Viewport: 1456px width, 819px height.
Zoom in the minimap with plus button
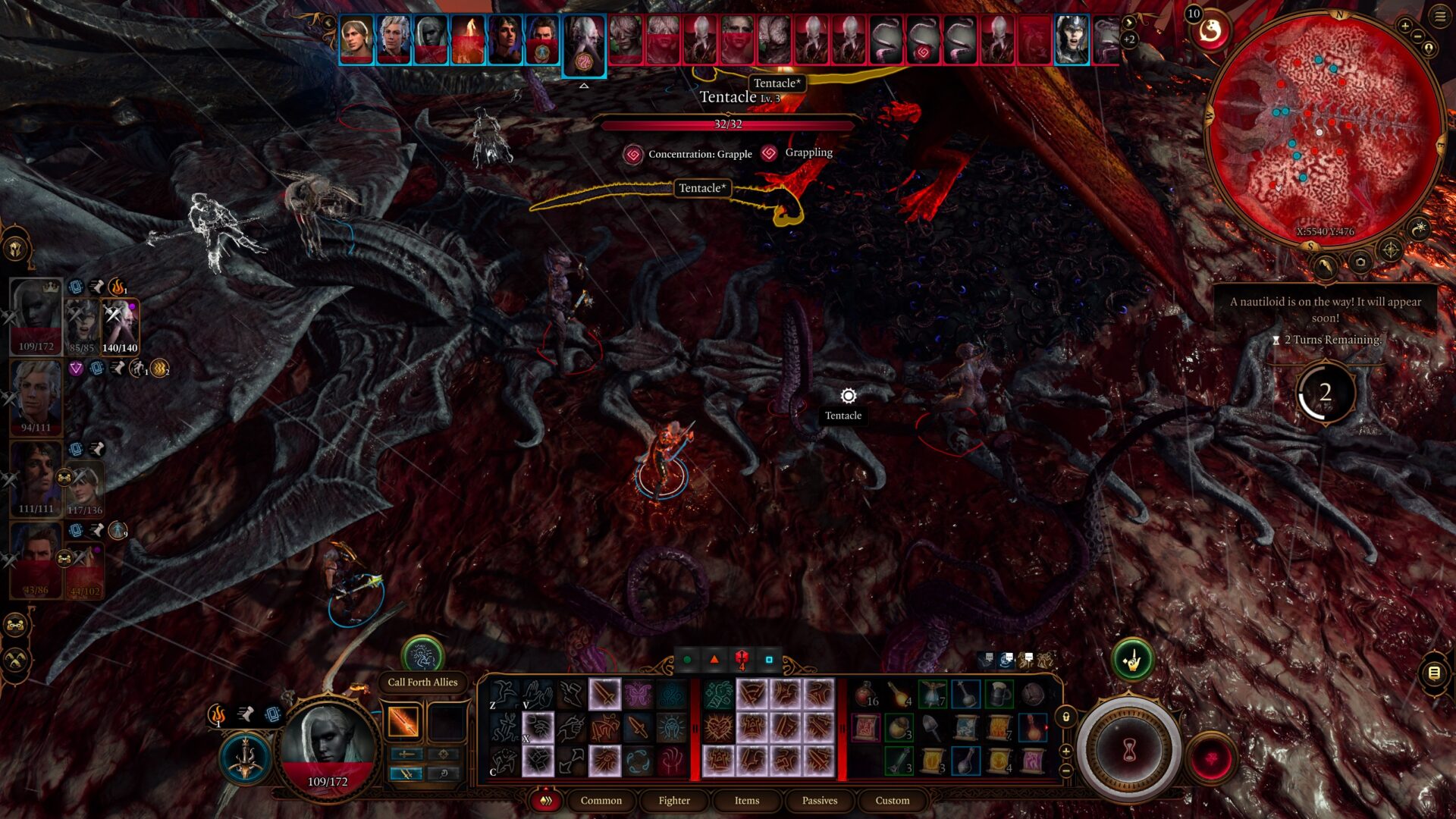click(1404, 27)
